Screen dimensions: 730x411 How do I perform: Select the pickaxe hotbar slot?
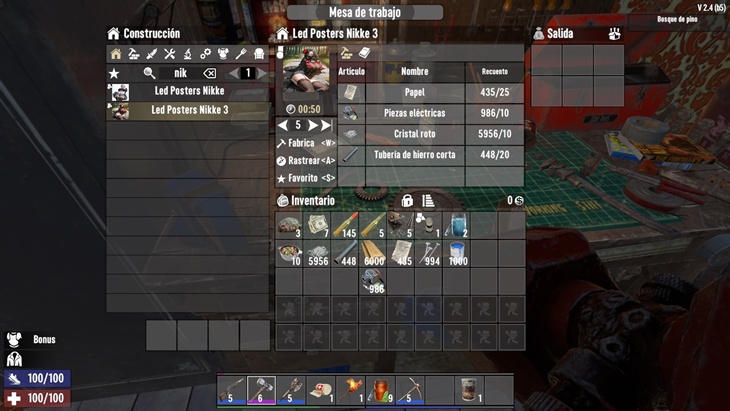[x=410, y=389]
